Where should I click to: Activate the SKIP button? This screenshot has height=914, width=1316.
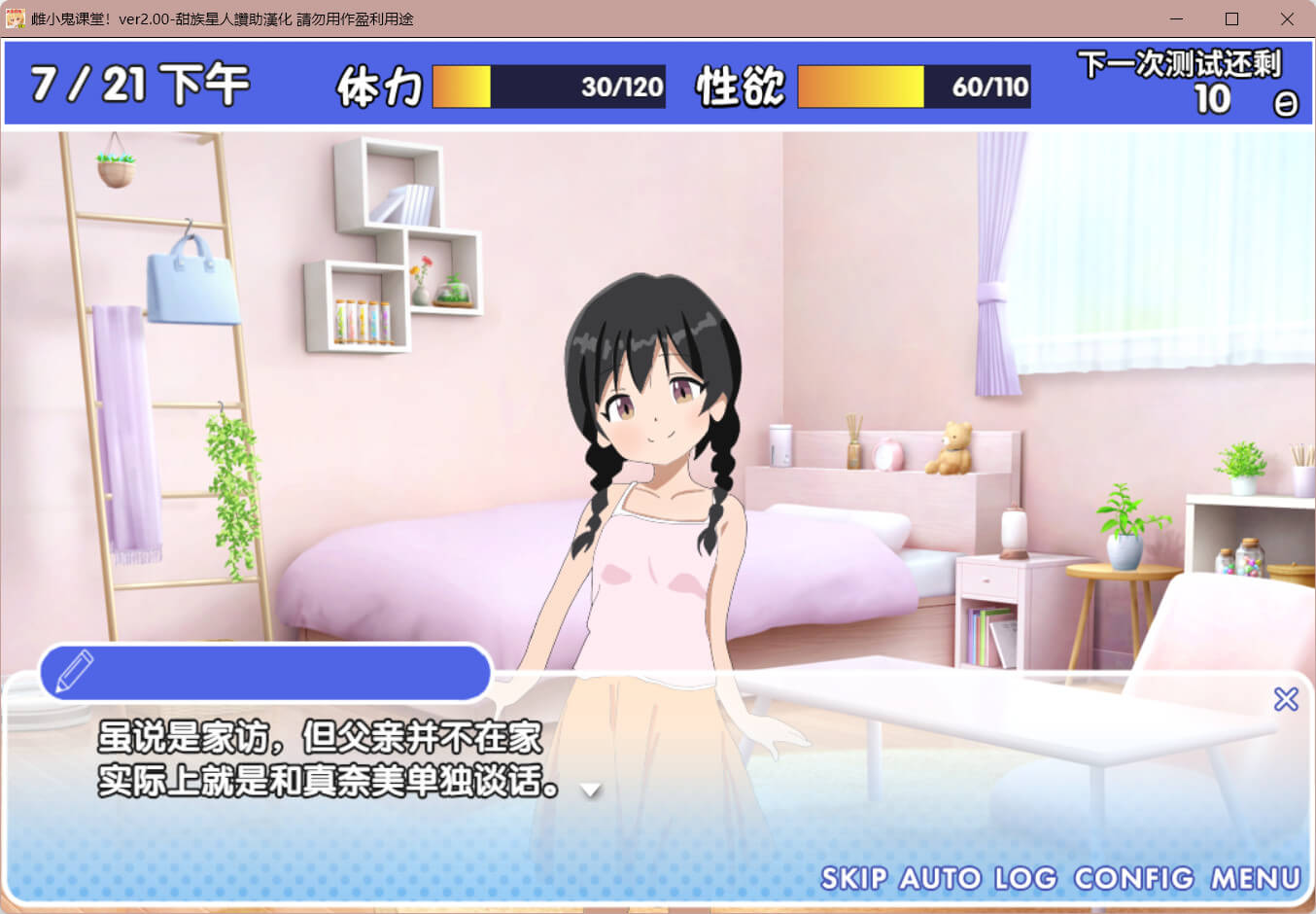coord(853,879)
